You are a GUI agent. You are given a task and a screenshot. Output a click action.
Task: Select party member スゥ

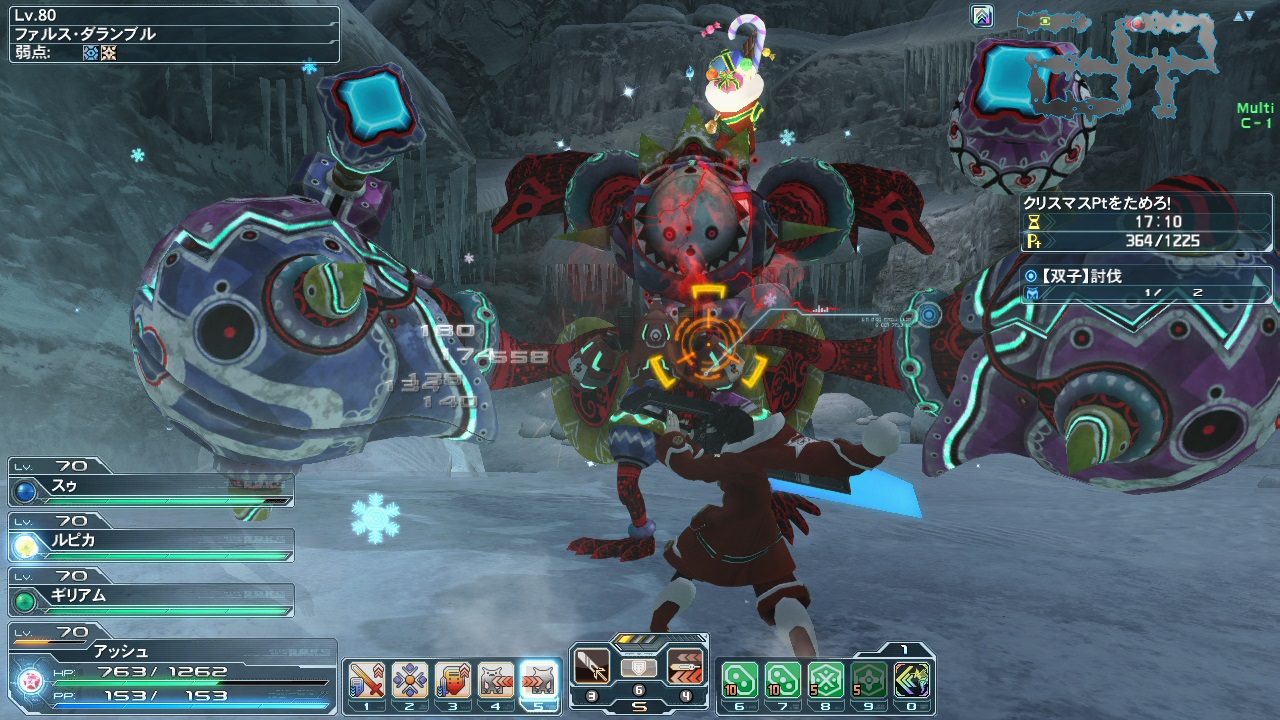coord(150,486)
